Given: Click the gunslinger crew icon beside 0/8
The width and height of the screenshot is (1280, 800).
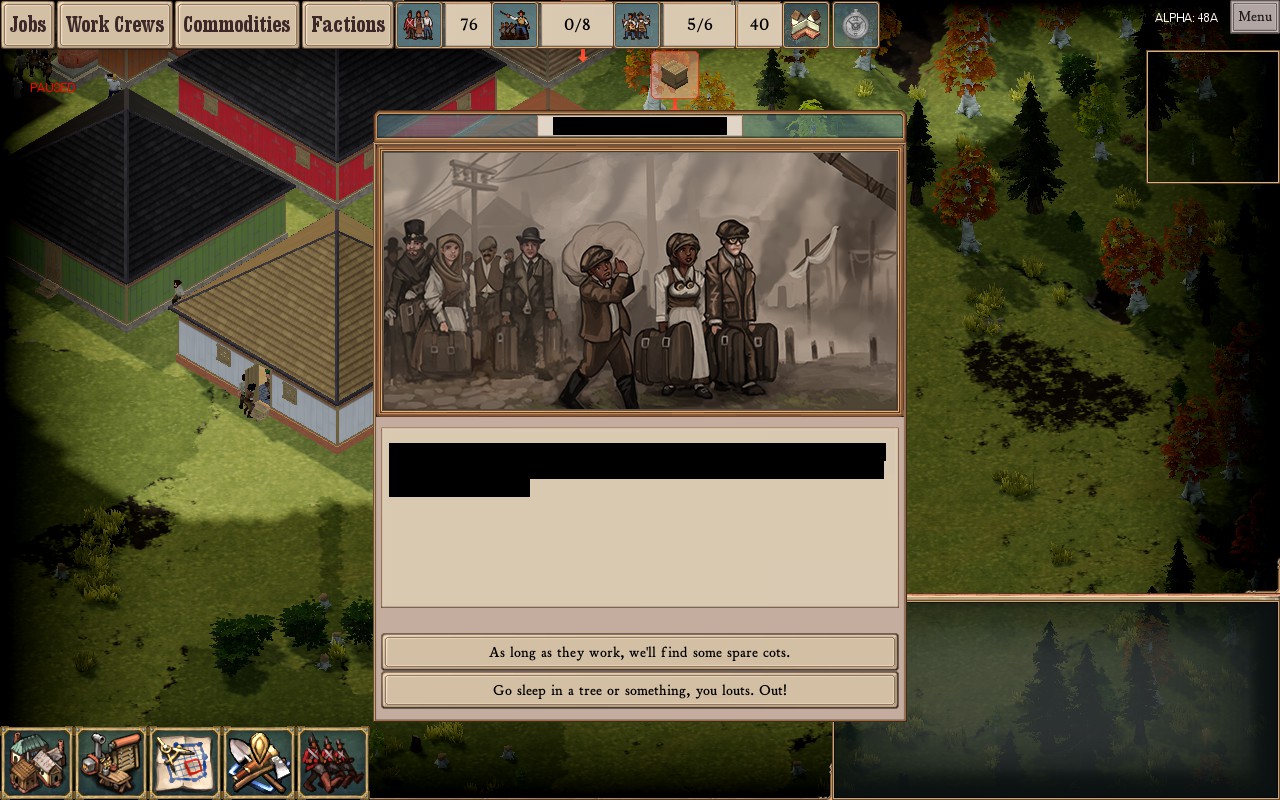Looking at the screenshot, I should (516, 23).
